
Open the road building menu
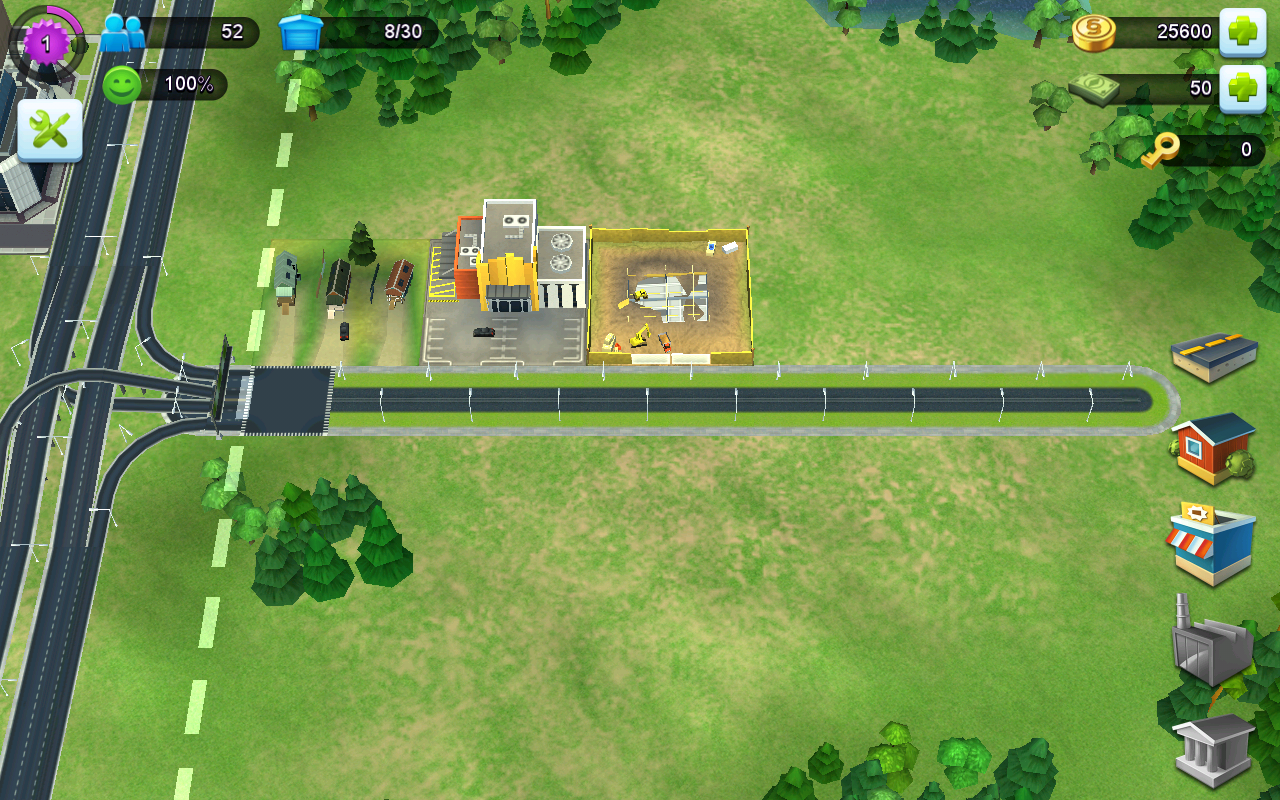pyautogui.click(x=1213, y=355)
